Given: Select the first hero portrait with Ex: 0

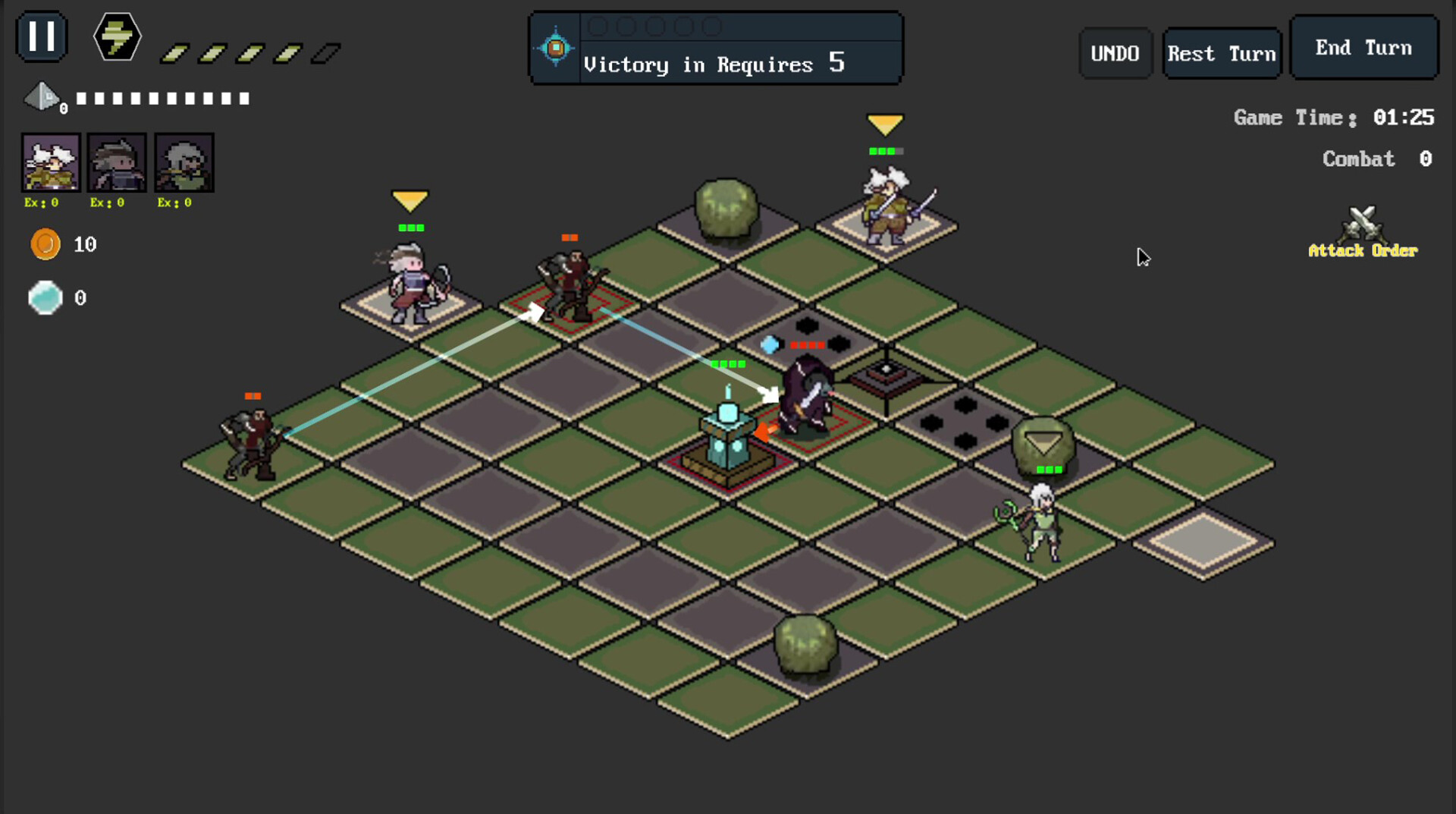Looking at the screenshot, I should 50,162.
